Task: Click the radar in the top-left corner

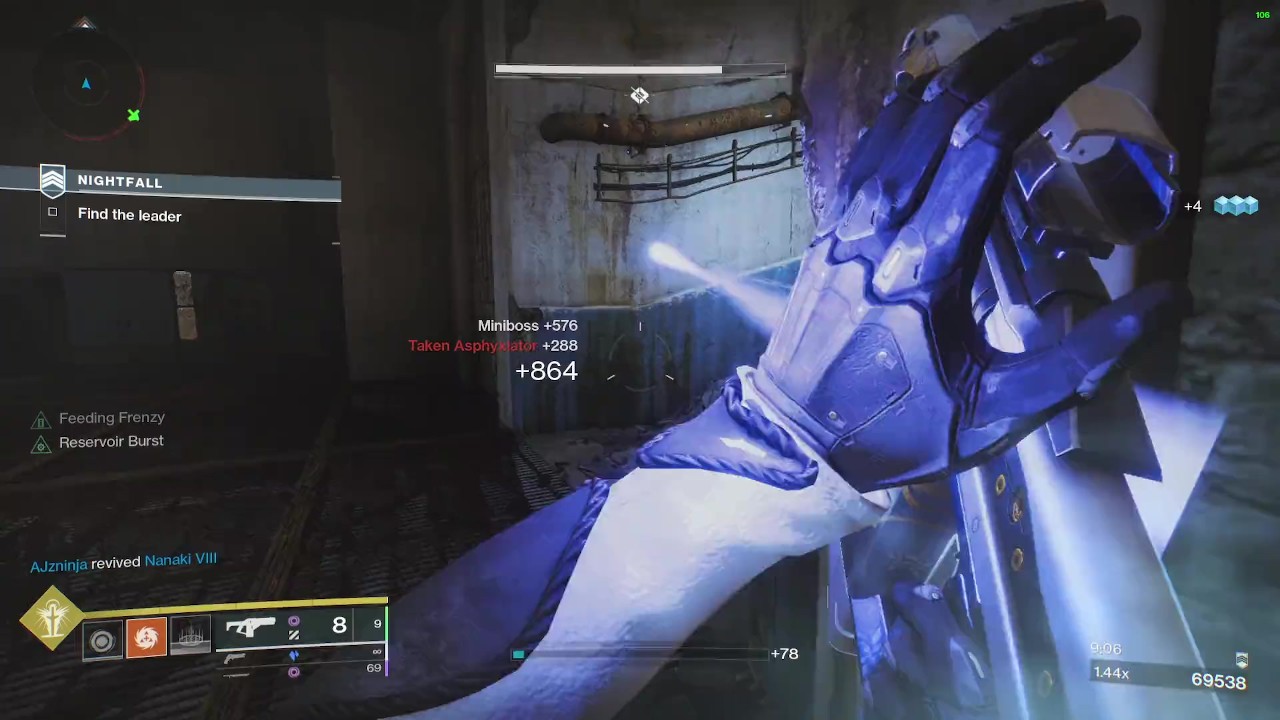Action: [86, 84]
